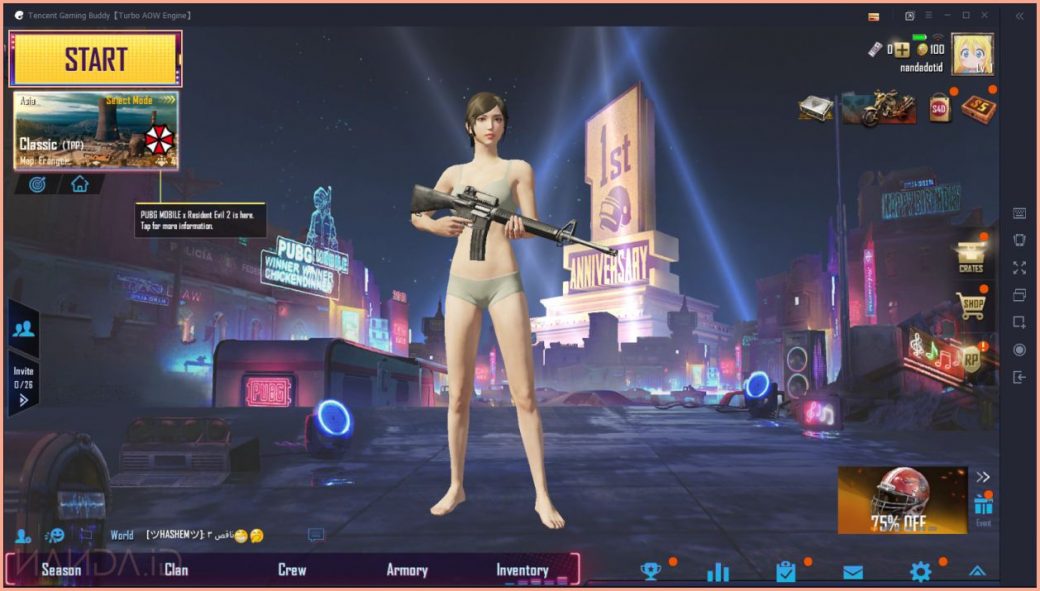Viewport: 1040px width, 591px height.
Task: Open the Season menu
Action: 61,570
